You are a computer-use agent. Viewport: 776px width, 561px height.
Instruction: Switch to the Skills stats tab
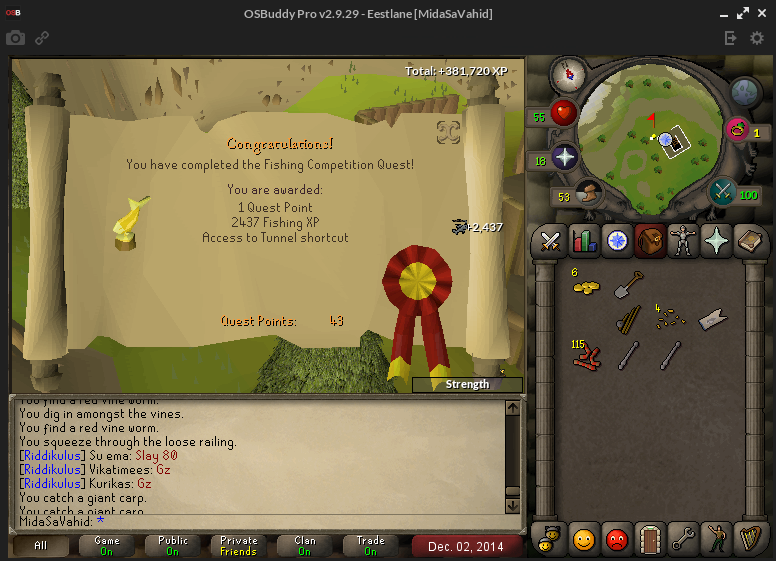[583, 241]
